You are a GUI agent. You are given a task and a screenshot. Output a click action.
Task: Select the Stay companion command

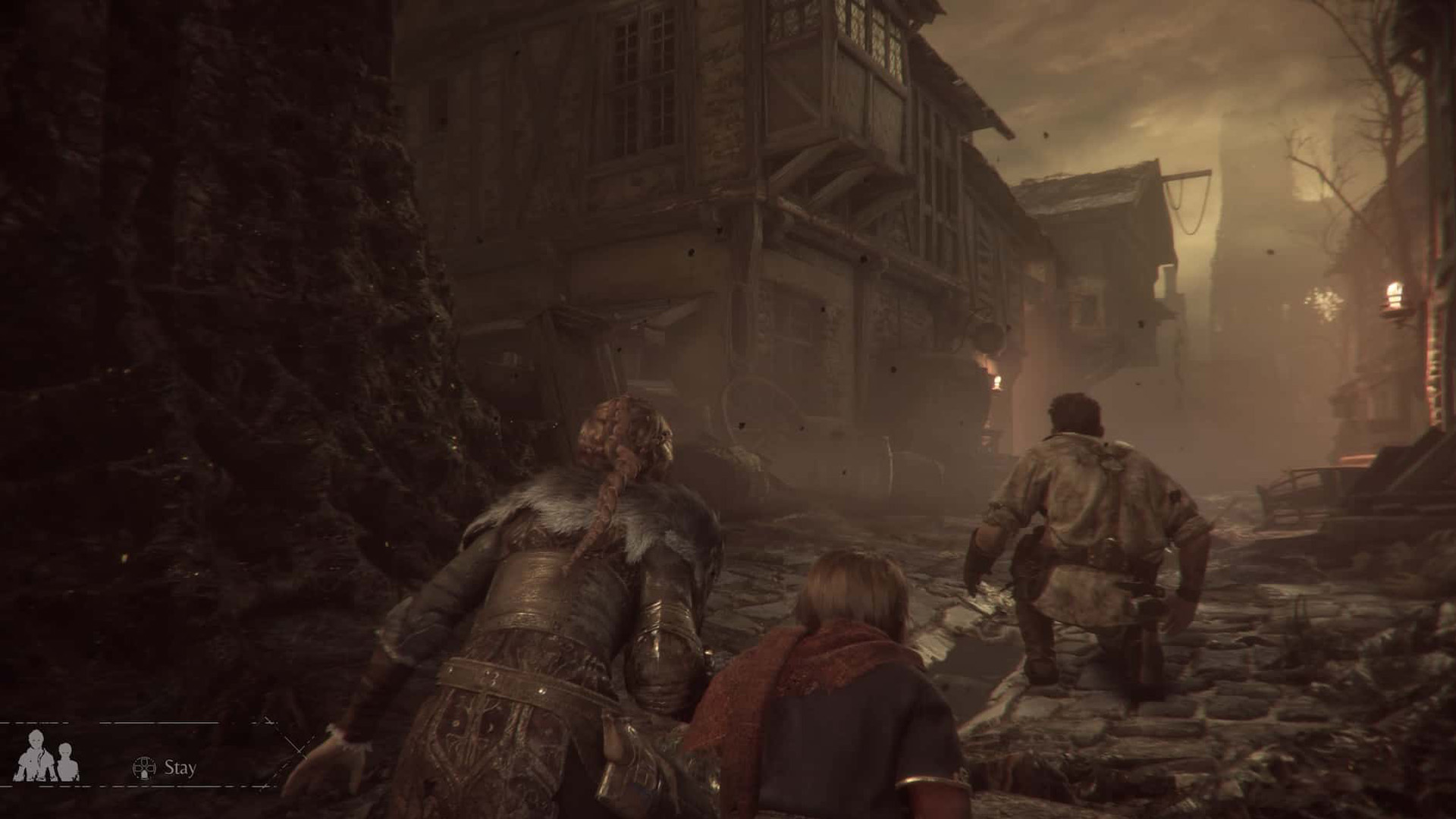[165, 767]
